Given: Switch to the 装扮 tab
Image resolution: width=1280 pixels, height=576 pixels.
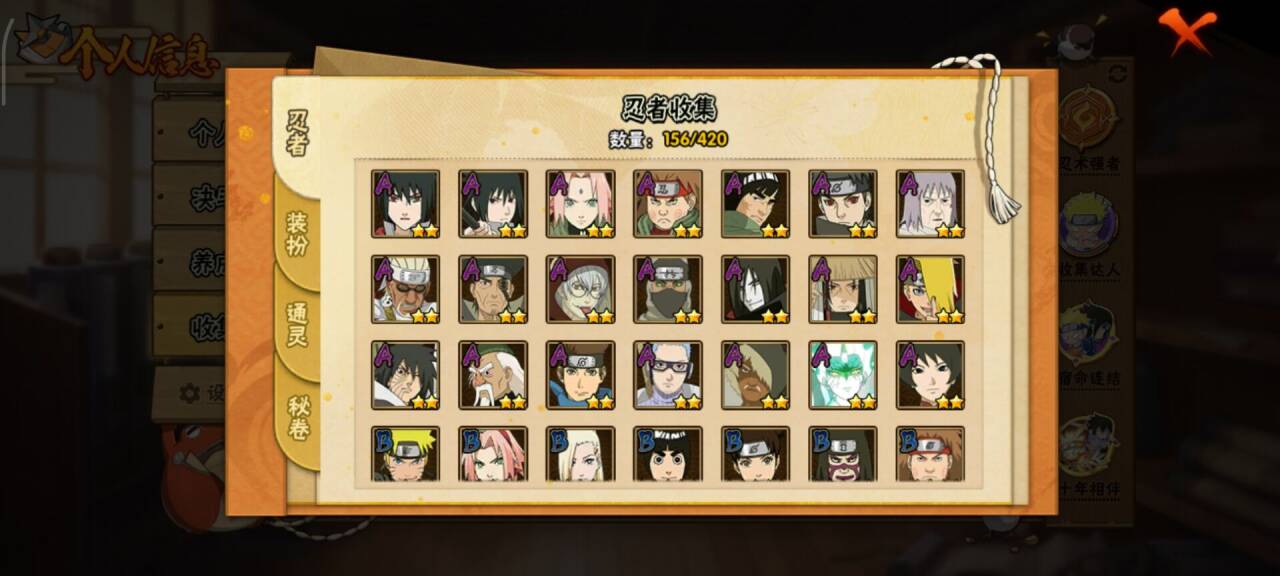Looking at the screenshot, I should pyautogui.click(x=298, y=233).
